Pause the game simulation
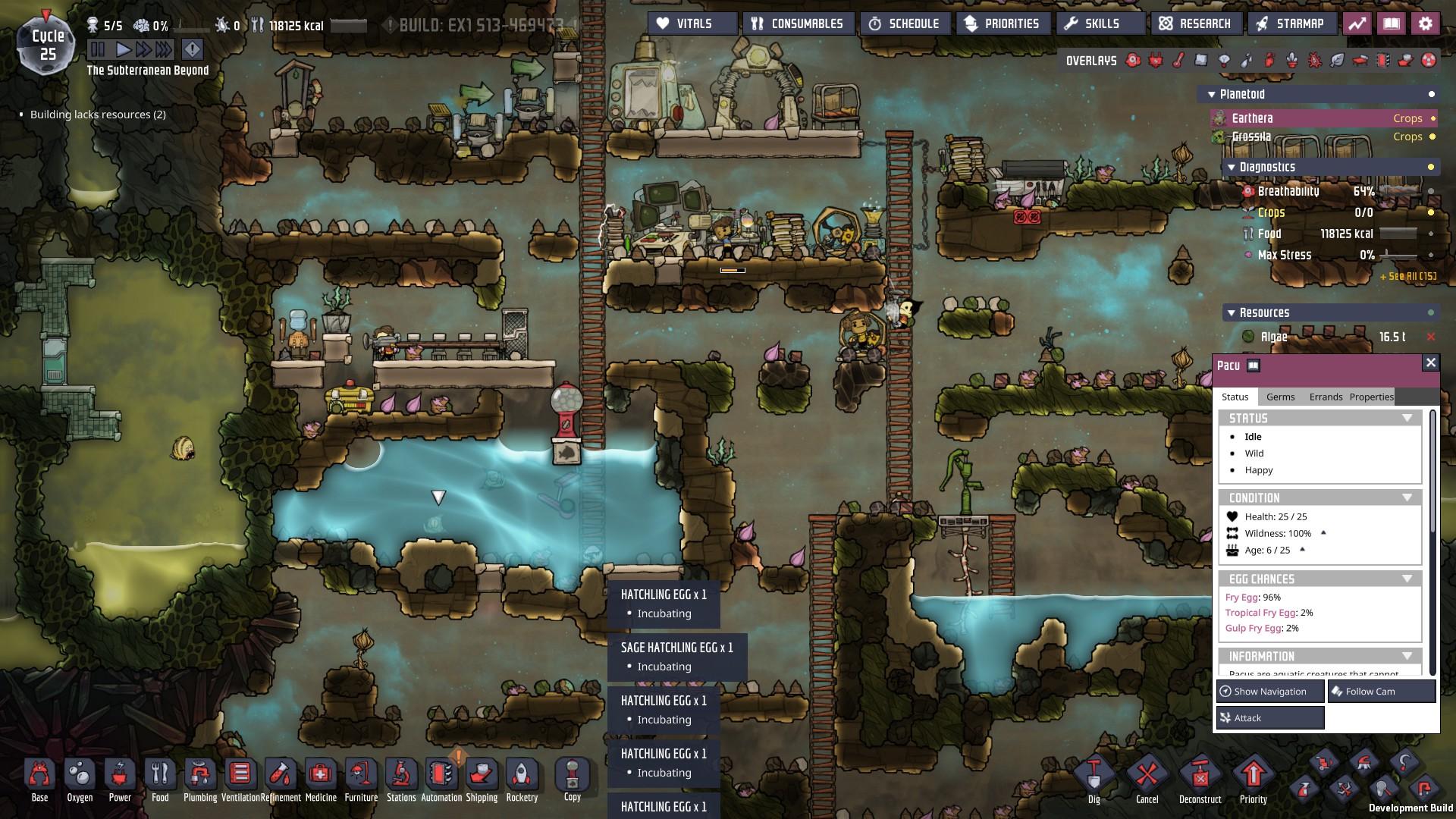The height and width of the screenshot is (819, 1456). (98, 50)
